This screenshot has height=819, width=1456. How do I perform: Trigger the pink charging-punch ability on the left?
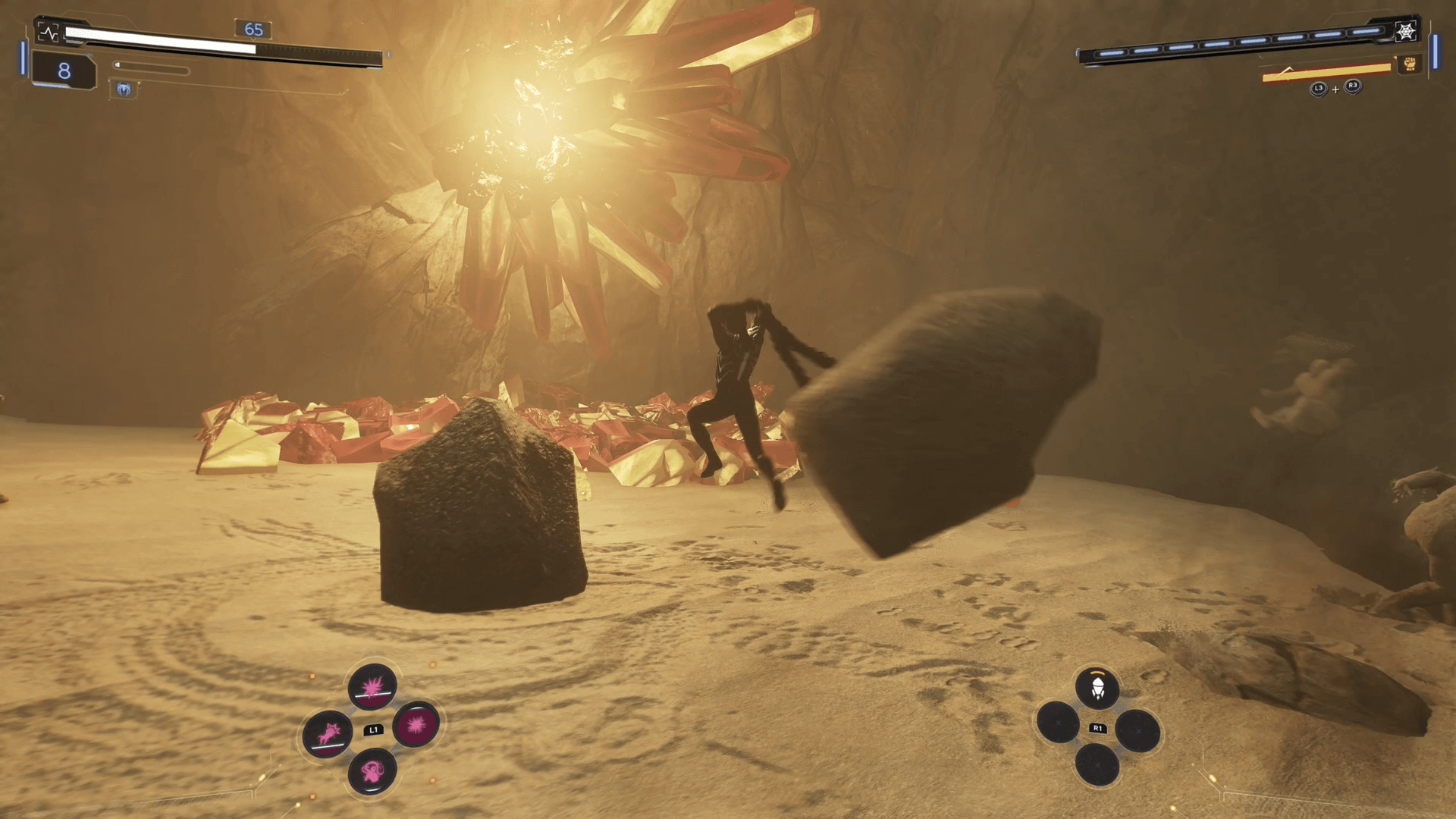click(328, 733)
